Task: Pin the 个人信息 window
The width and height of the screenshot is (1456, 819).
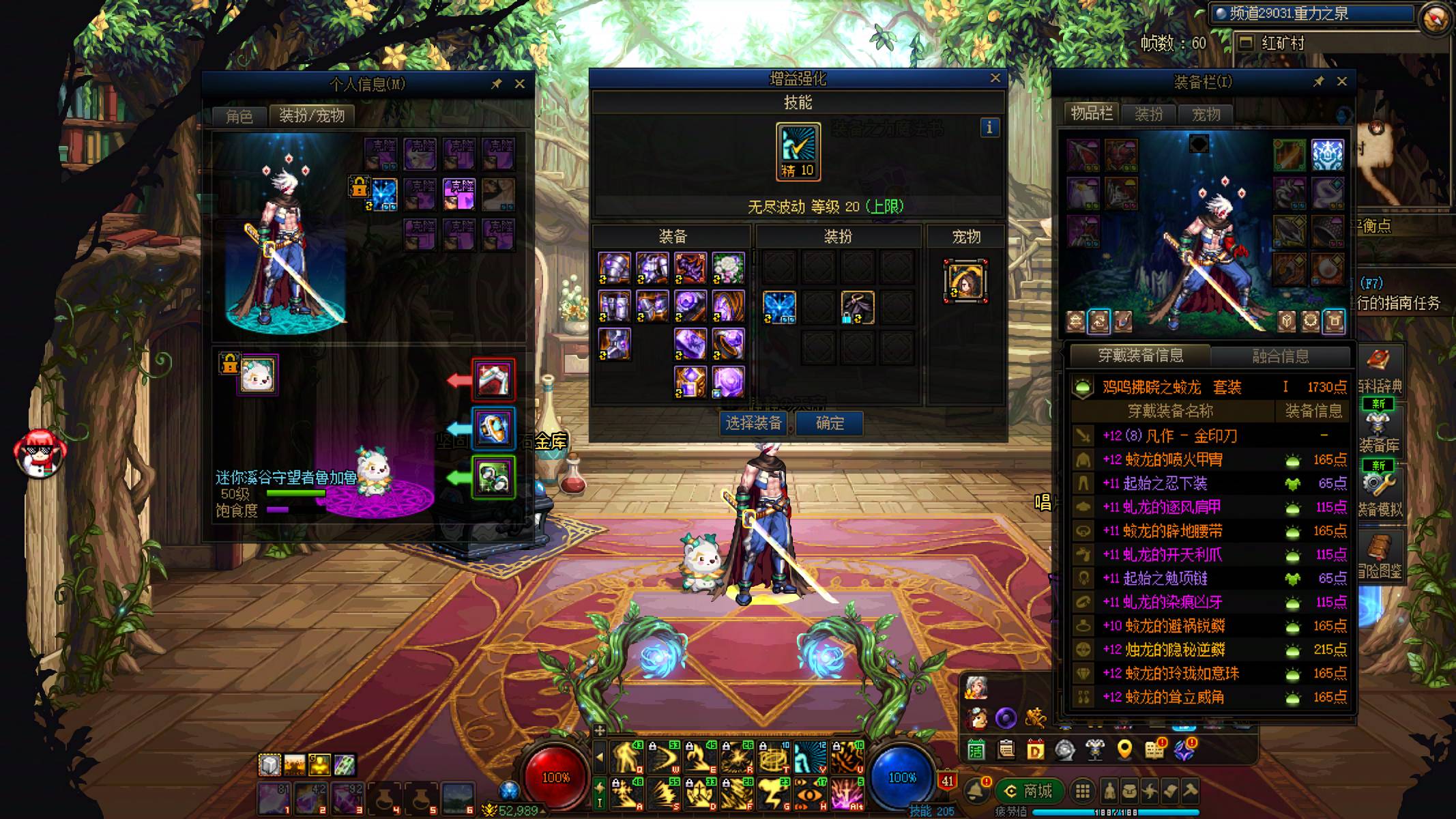Action: [497, 84]
